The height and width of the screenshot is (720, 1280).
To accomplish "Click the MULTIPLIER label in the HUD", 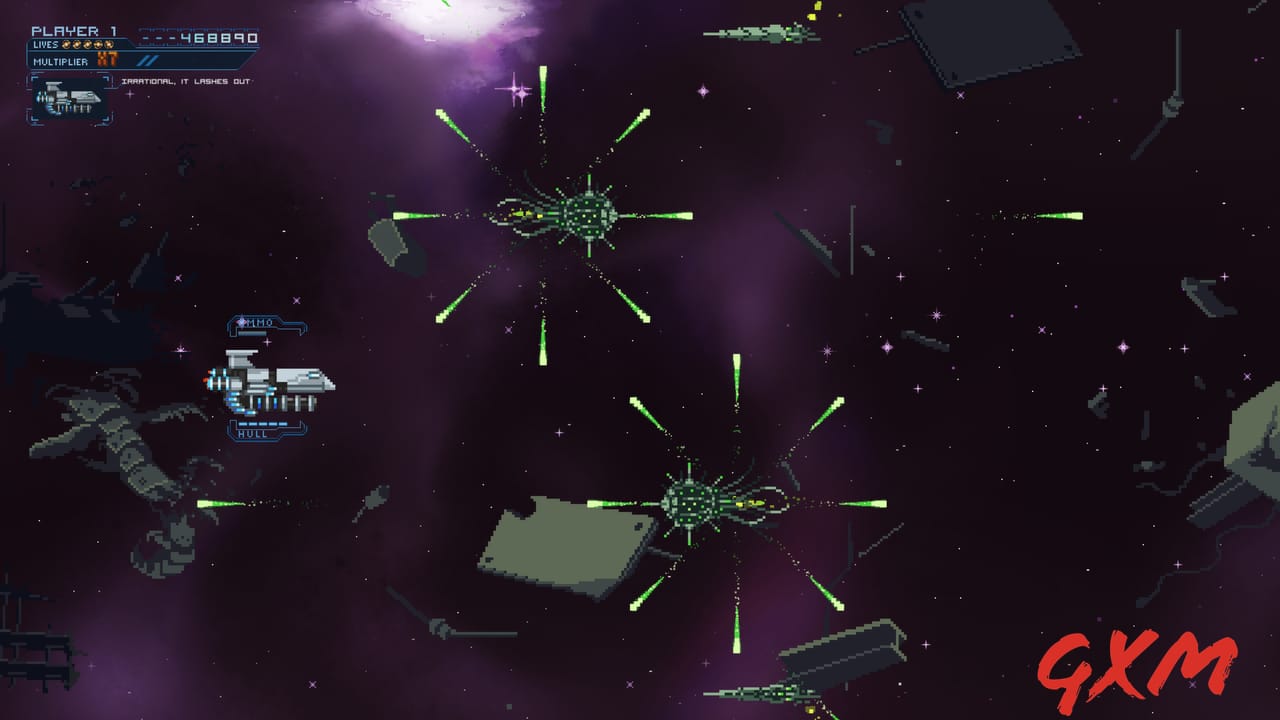I will 62,61.
